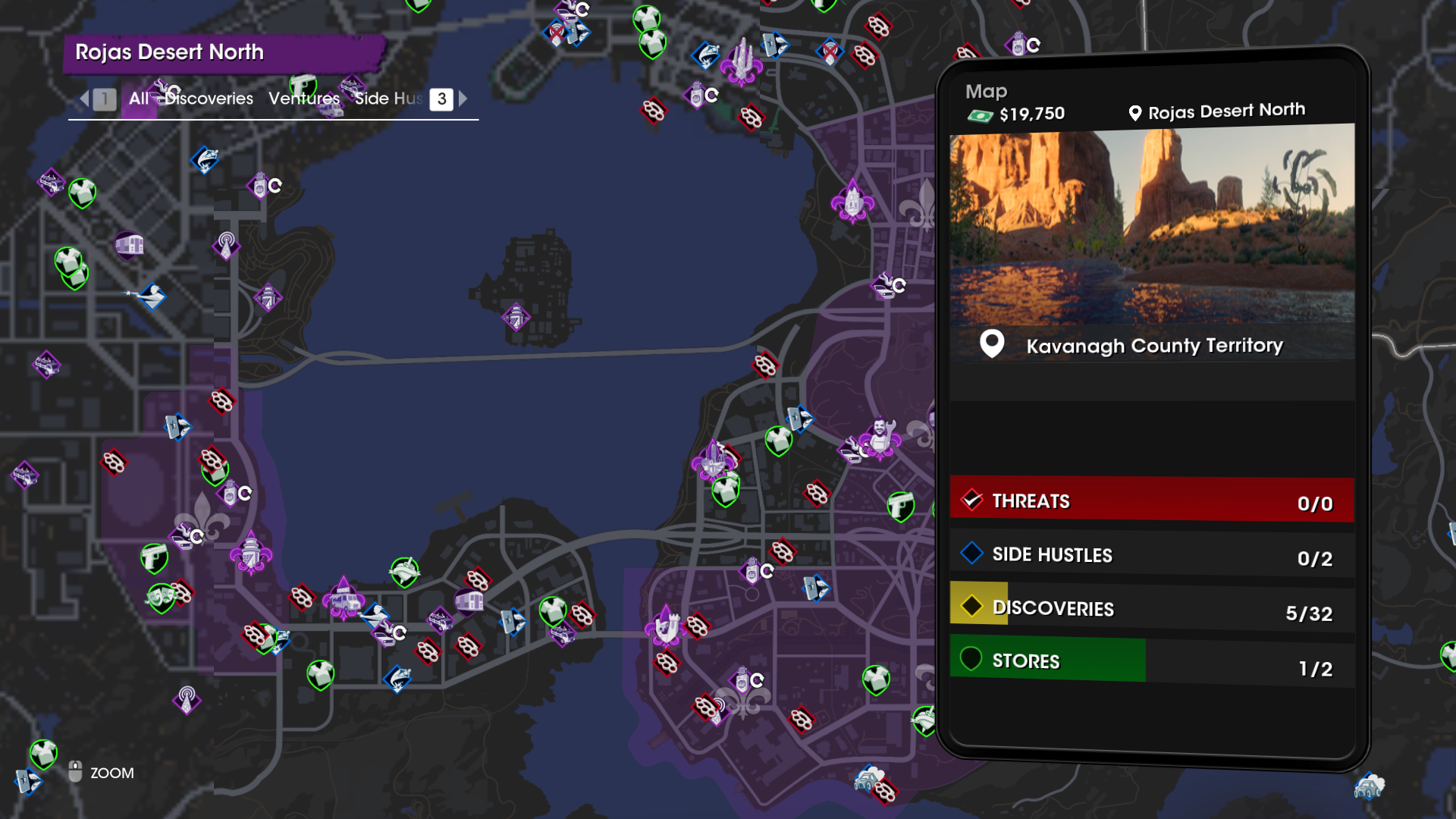Viewport: 1456px width, 819px height.
Task: Click the right pagination arrow on filter tabs
Action: point(463,99)
